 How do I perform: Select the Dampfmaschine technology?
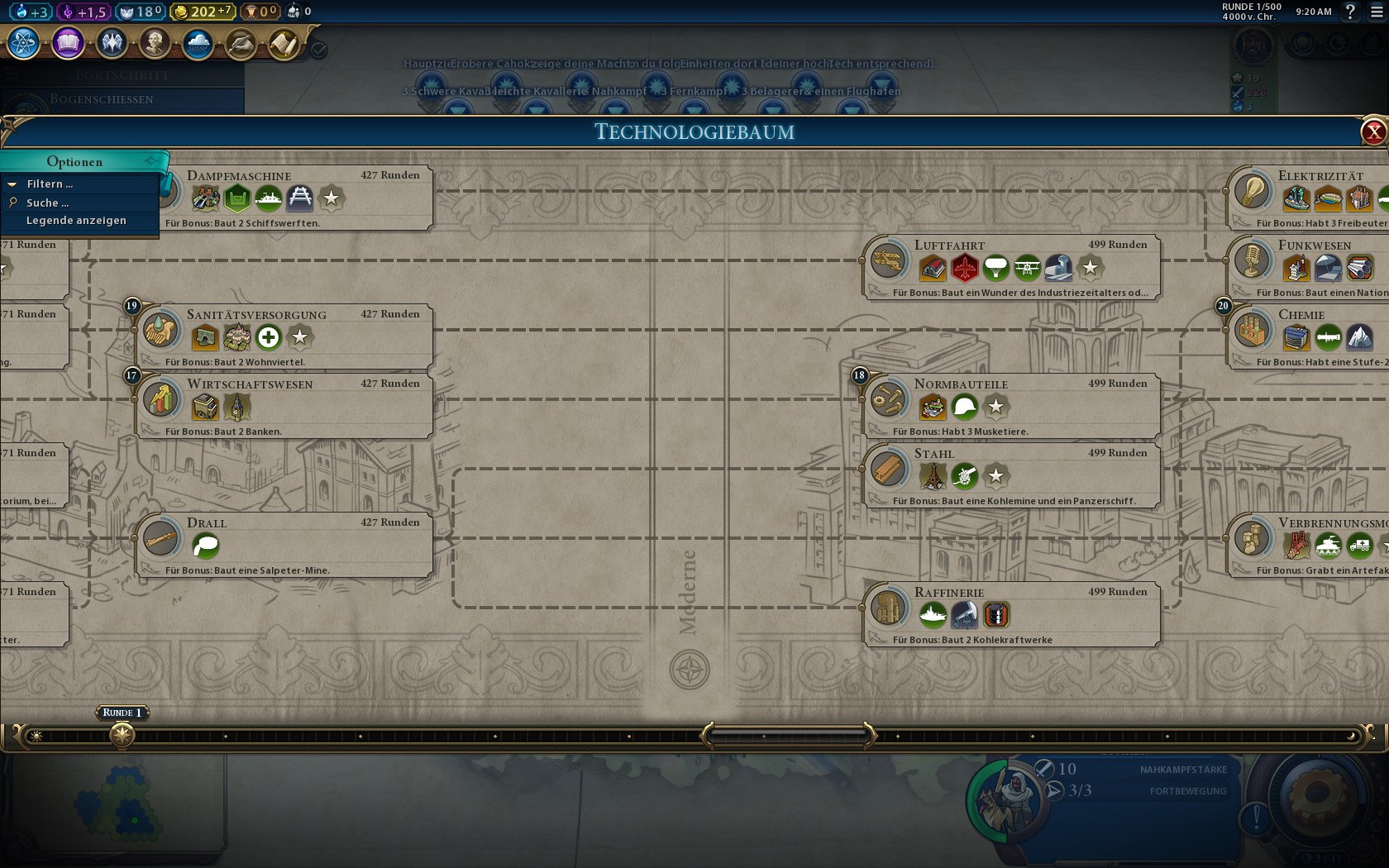coord(238,176)
